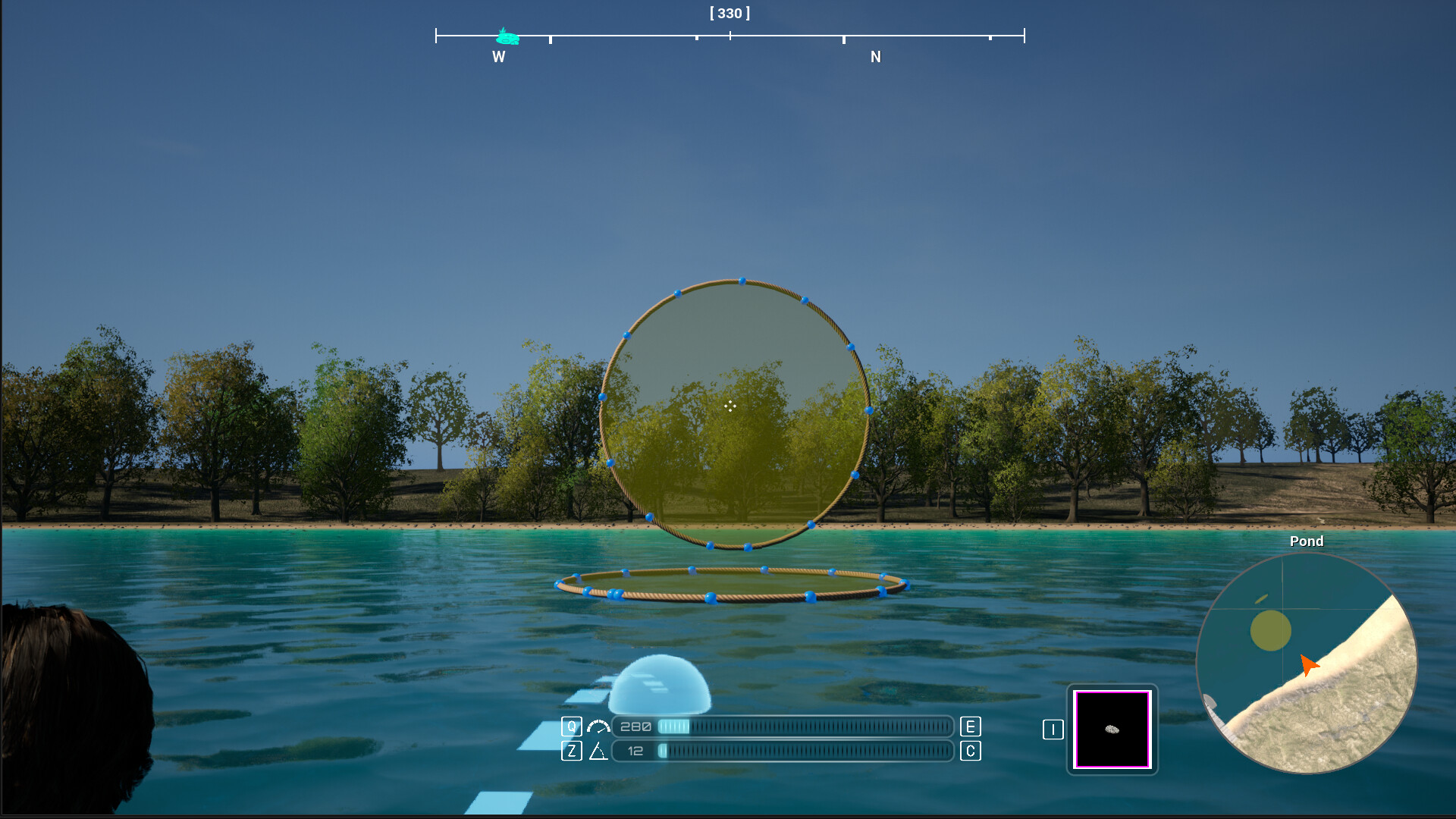Click the [330] heading readout
Screen dimensions: 1456x819
click(x=730, y=13)
